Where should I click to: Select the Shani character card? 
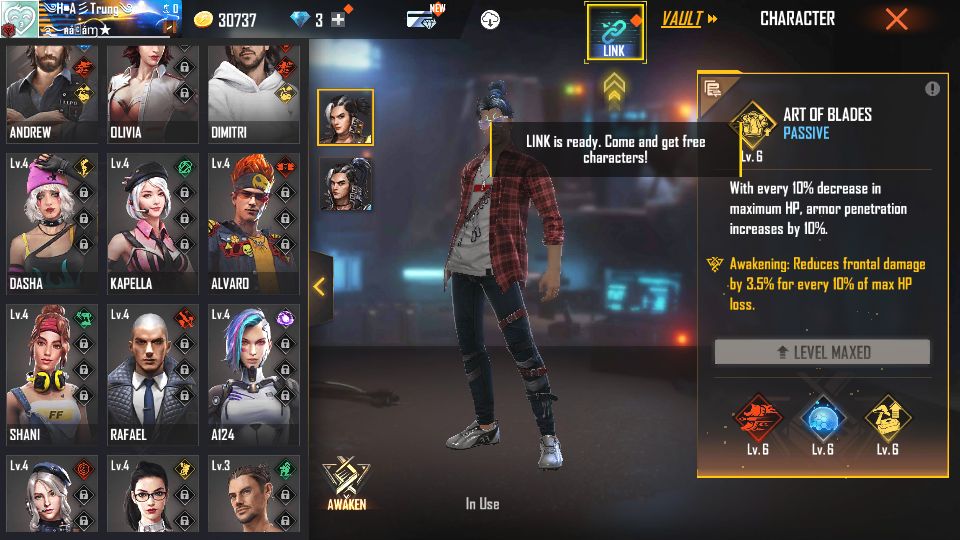53,374
